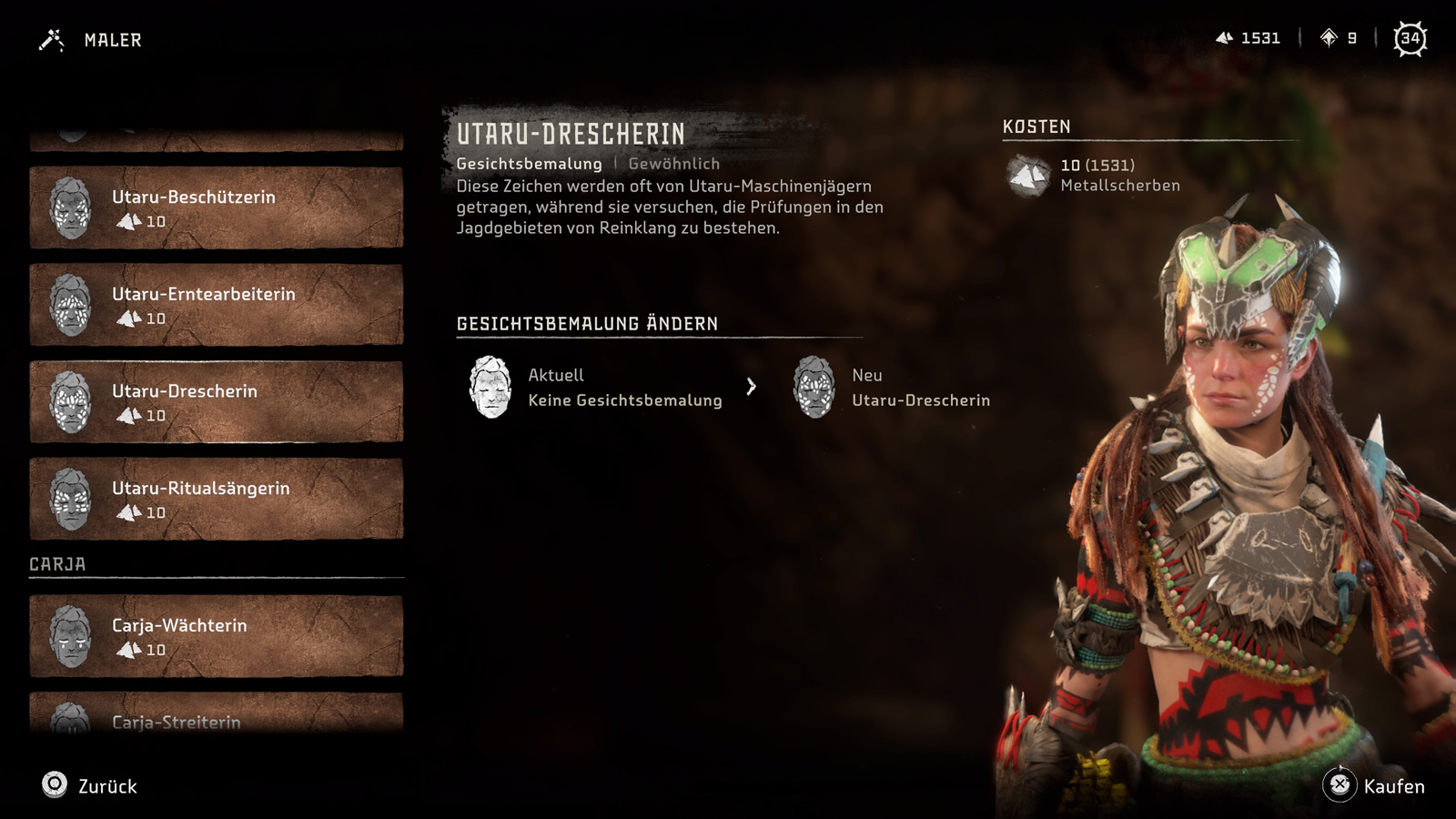The image size is (1456, 819).
Task: Select the Utaru-Ritualsängerin face paint
Action: (216, 499)
